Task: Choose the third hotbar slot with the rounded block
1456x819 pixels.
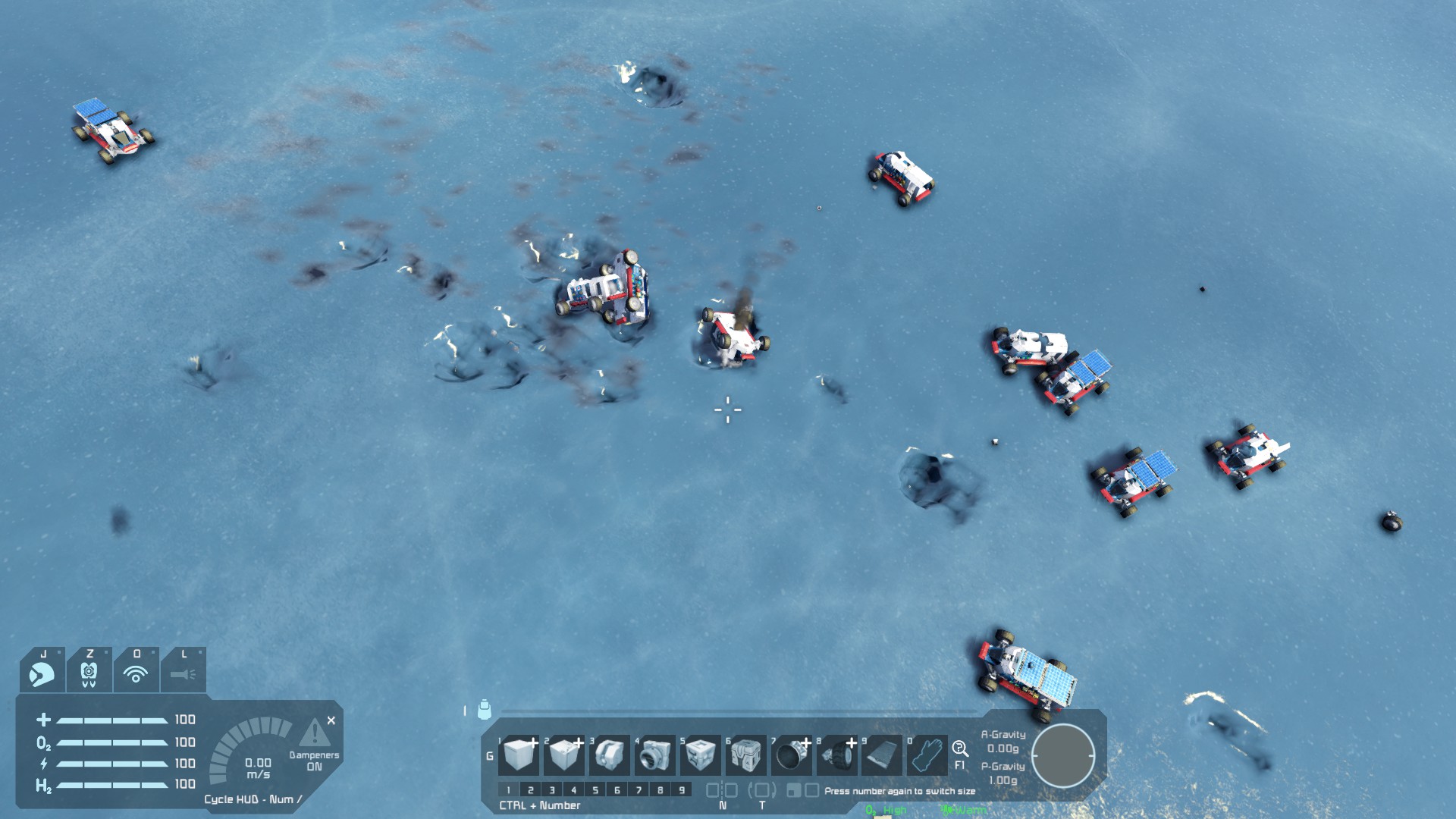Action: pyautogui.click(x=609, y=755)
